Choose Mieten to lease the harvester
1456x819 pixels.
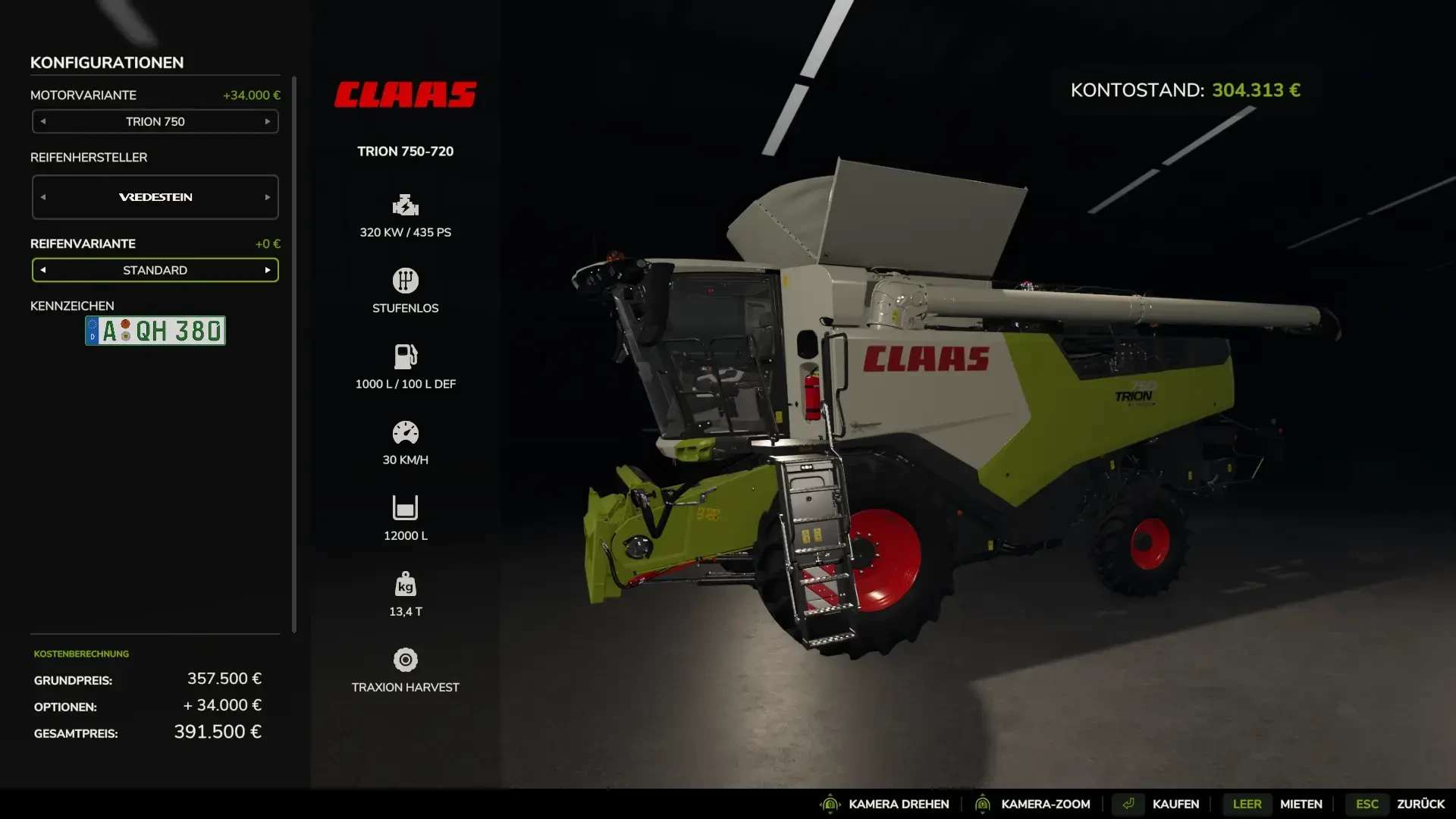tap(1301, 804)
